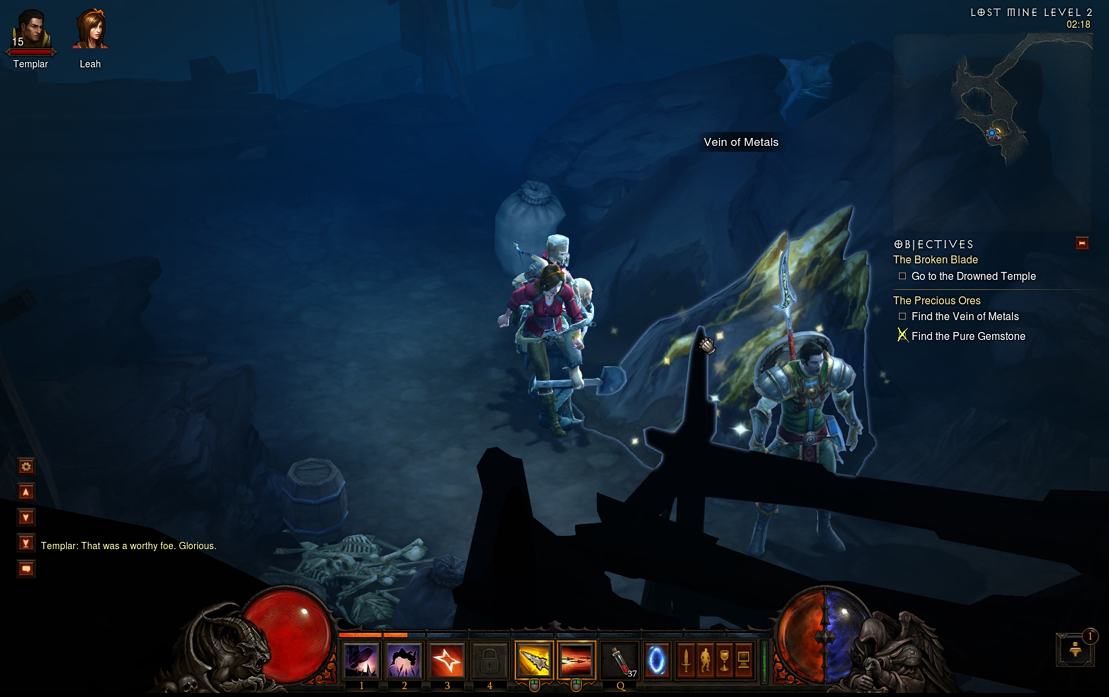Click the chat up arrow button
This screenshot has width=1109, height=697.
[x=27, y=492]
